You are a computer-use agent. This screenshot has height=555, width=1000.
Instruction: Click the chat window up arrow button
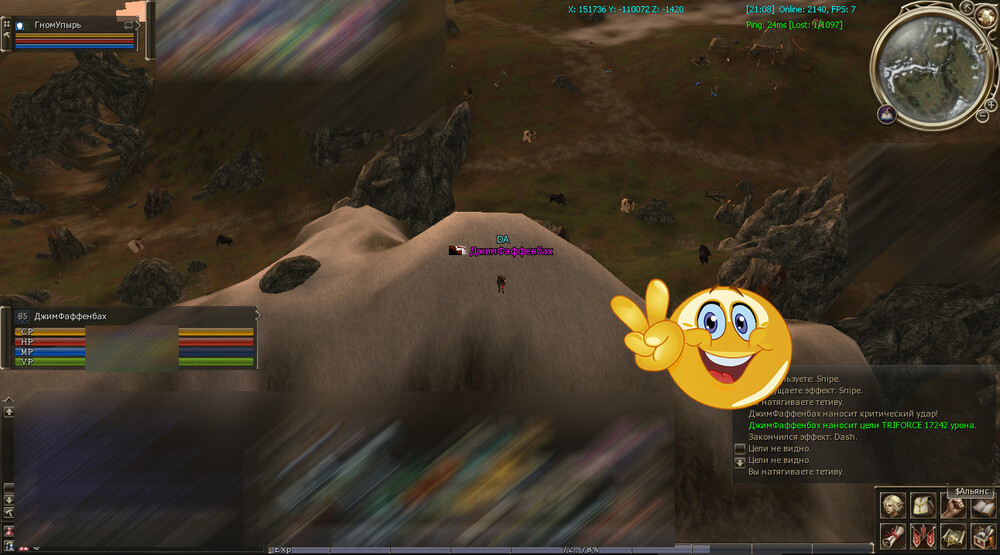[x=9, y=411]
